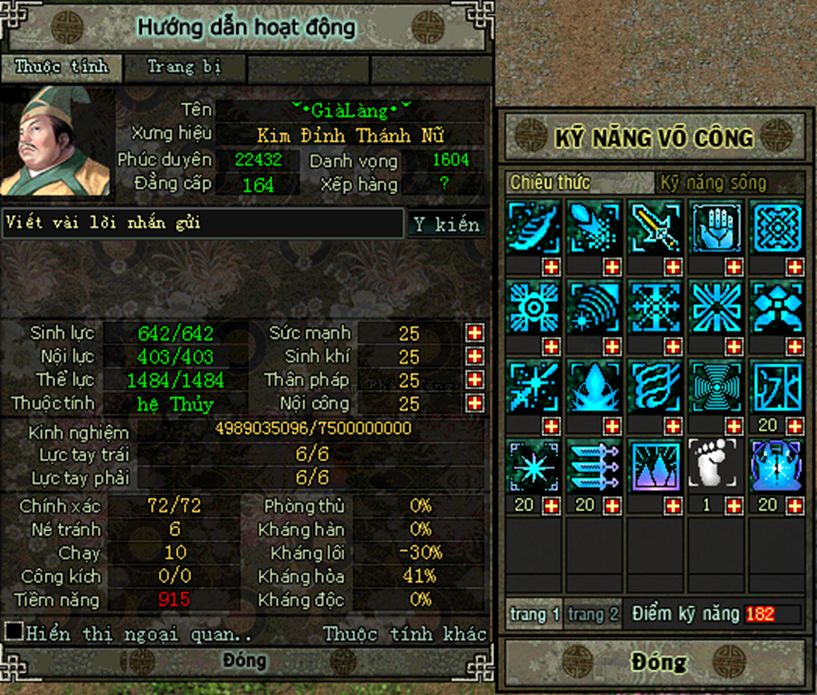Switch to the Trang bị tab
This screenshot has height=695, width=817.
(184, 68)
